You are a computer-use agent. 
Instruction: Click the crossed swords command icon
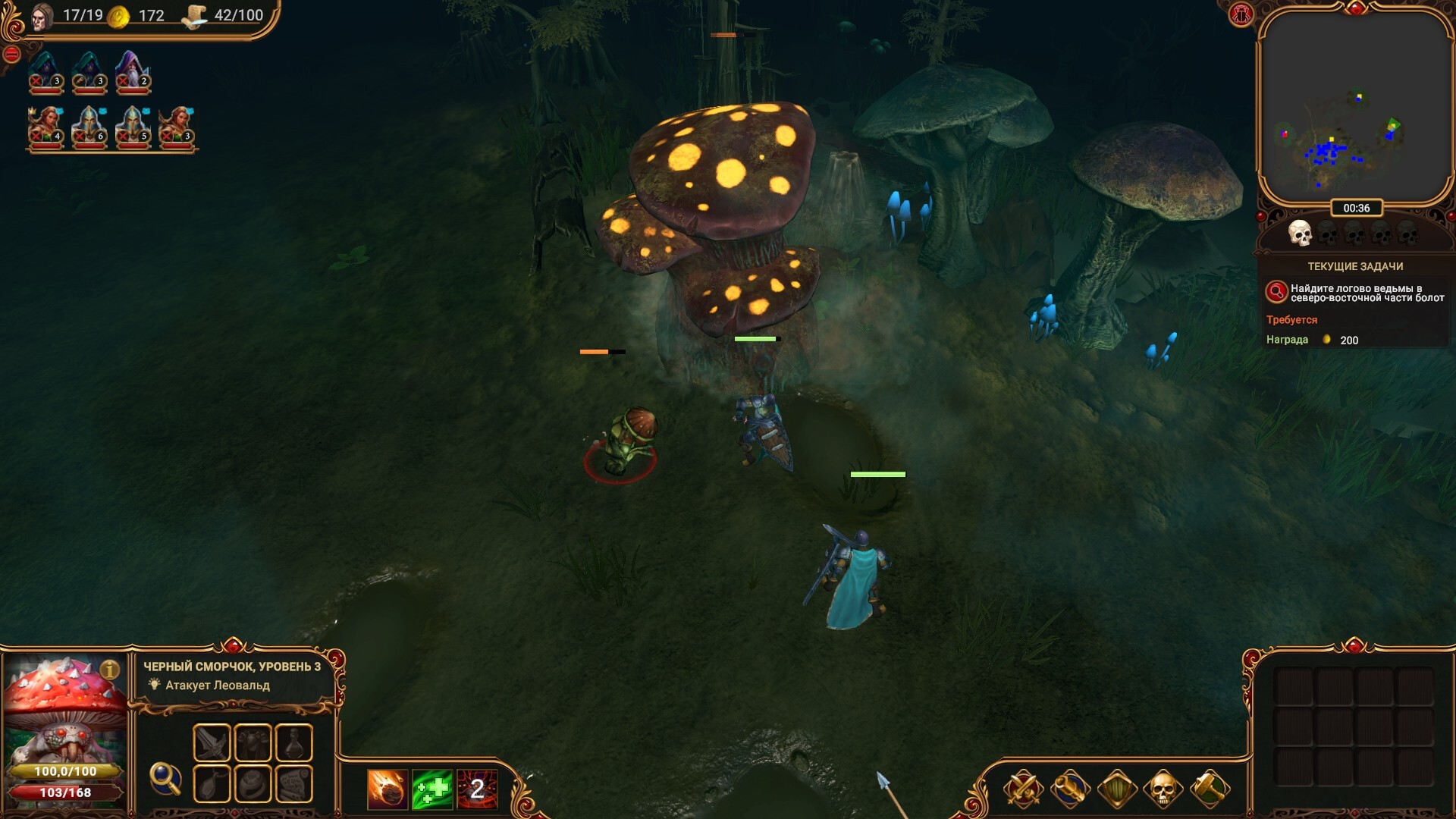(1023, 789)
